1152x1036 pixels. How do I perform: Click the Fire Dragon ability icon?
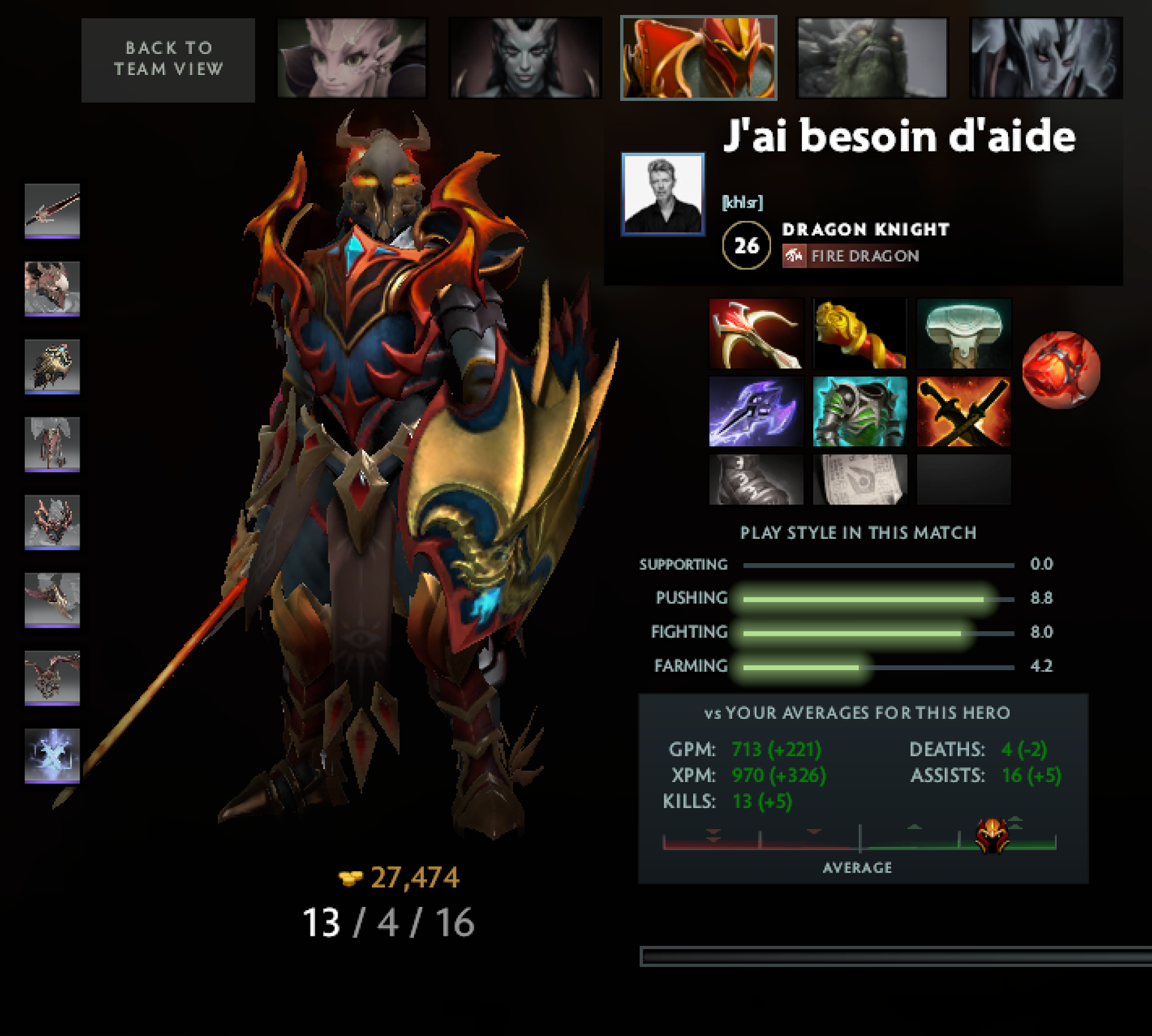click(795, 256)
